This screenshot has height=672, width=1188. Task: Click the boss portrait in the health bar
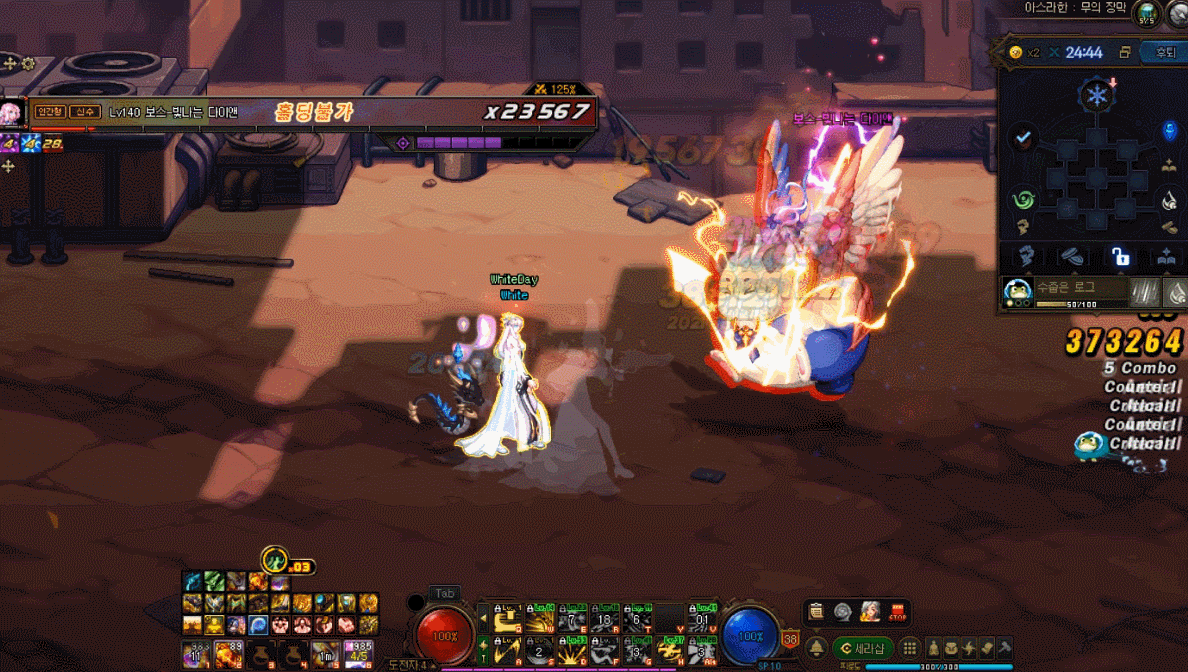[12, 112]
